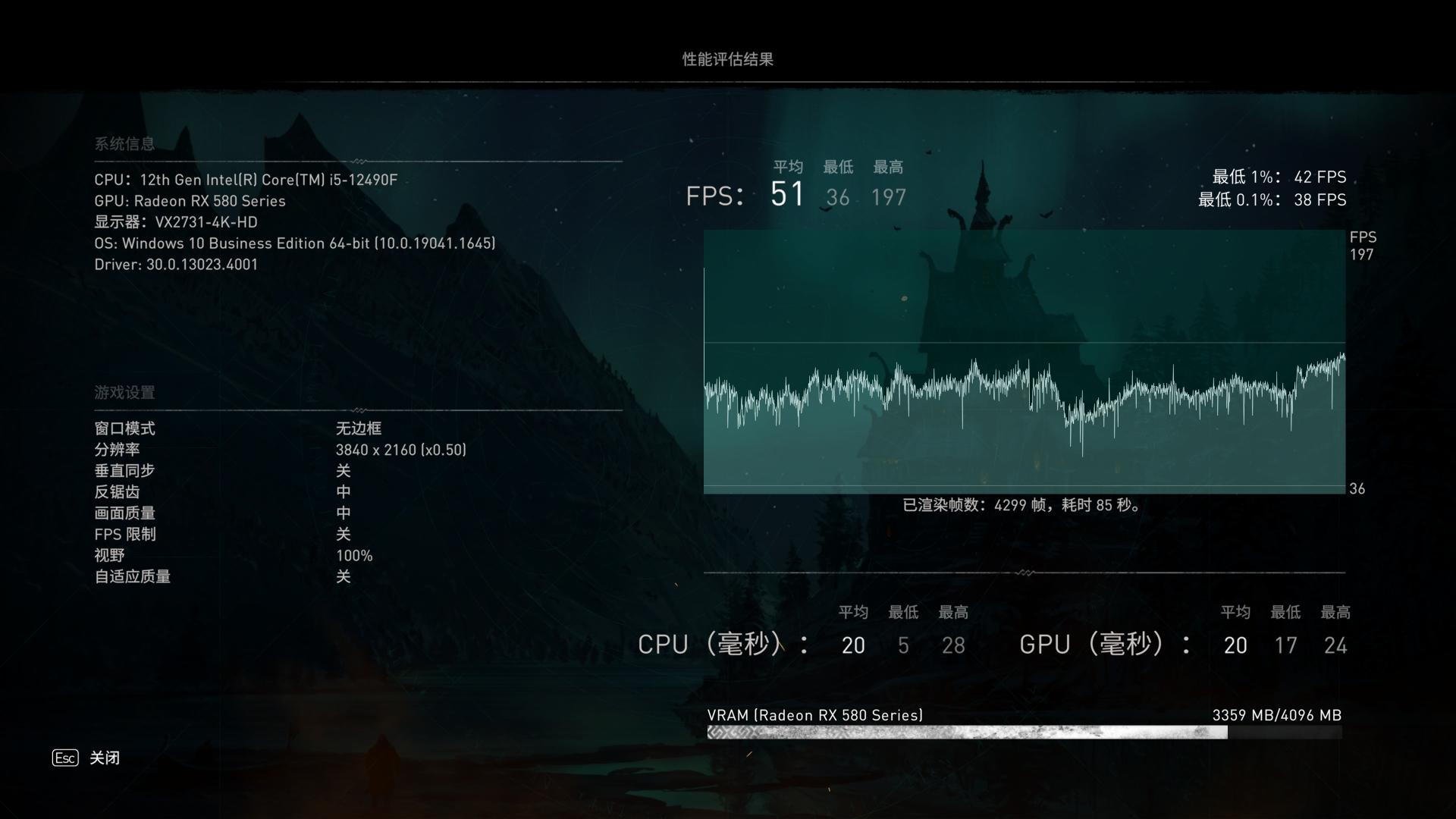Click the CPU milliseconds average value 20

tap(854, 645)
